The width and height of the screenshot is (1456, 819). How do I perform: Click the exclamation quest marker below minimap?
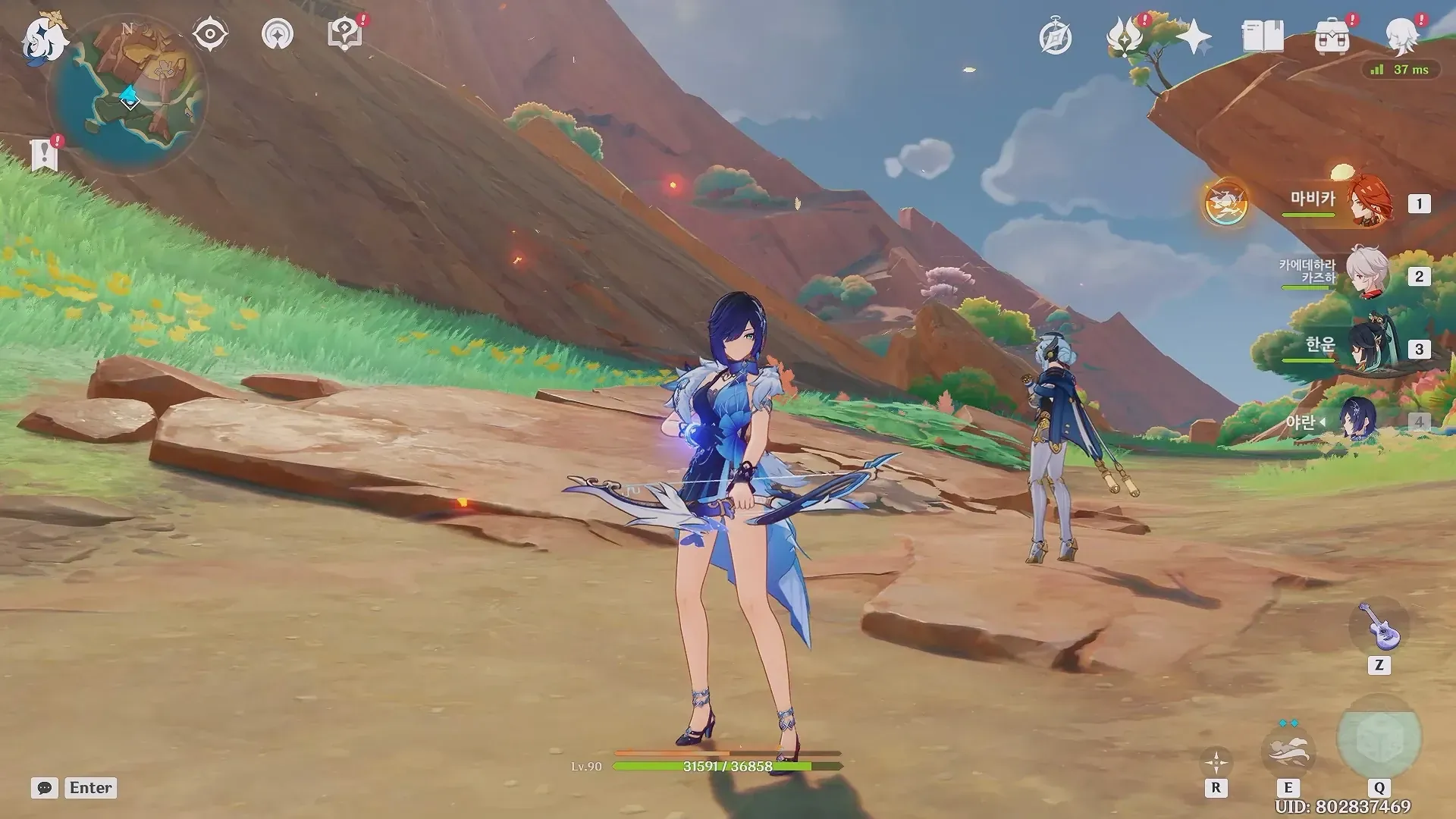click(x=45, y=155)
